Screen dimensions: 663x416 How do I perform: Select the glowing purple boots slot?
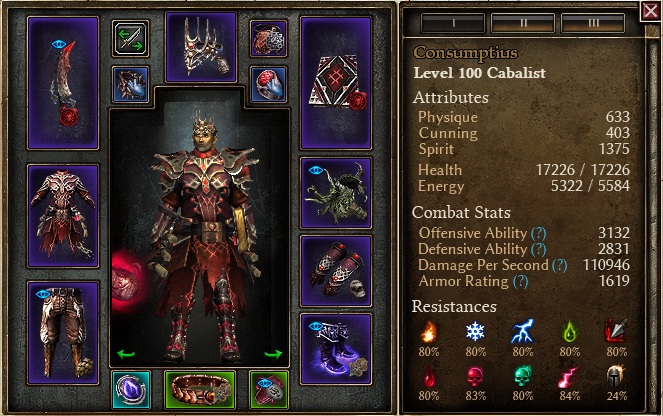336,349
